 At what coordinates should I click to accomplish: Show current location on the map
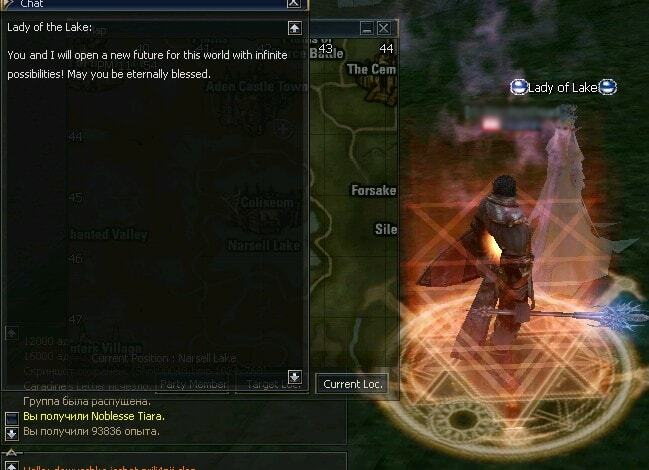(x=354, y=383)
